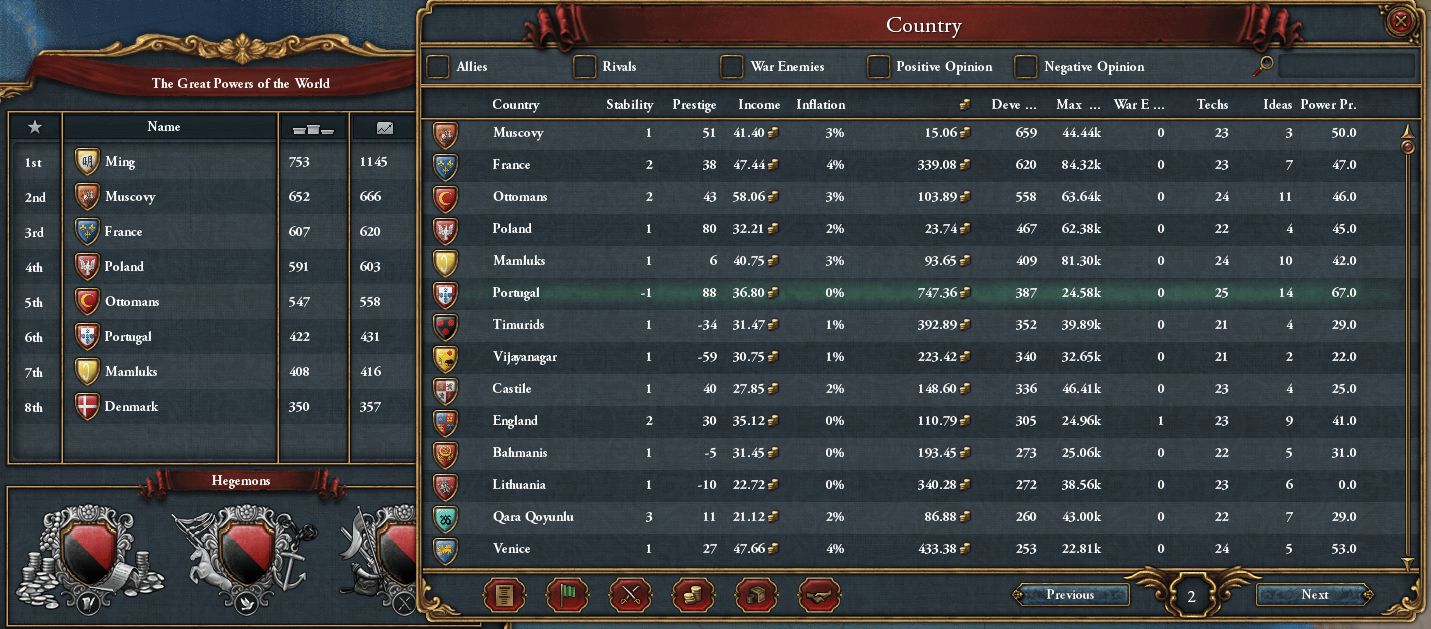
Task: Toggle the Allies filter checkbox
Action: coord(438,67)
